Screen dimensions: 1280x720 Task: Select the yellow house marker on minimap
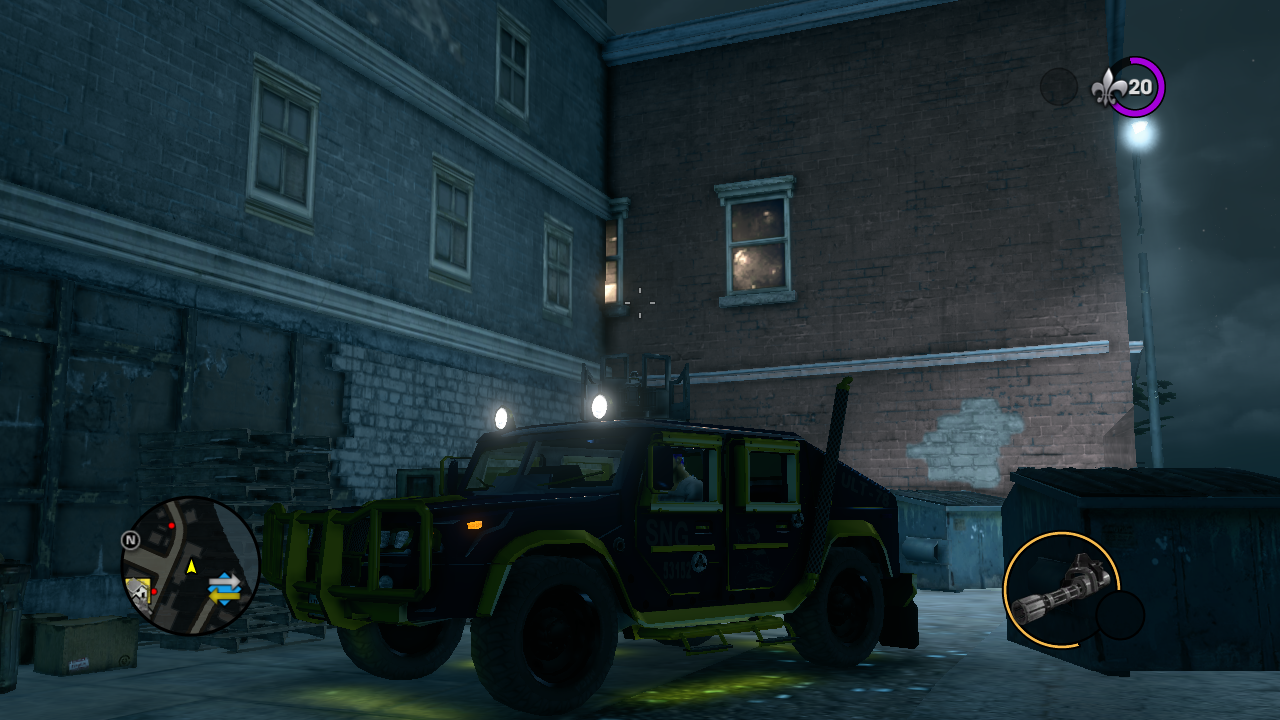click(x=138, y=591)
